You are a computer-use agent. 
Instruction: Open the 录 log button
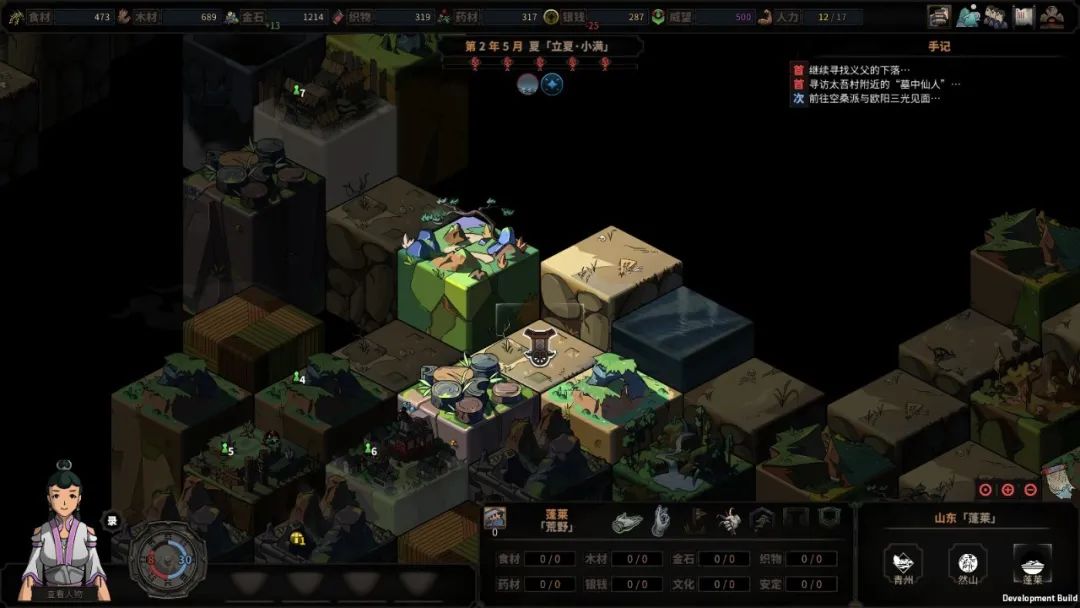pos(112,520)
